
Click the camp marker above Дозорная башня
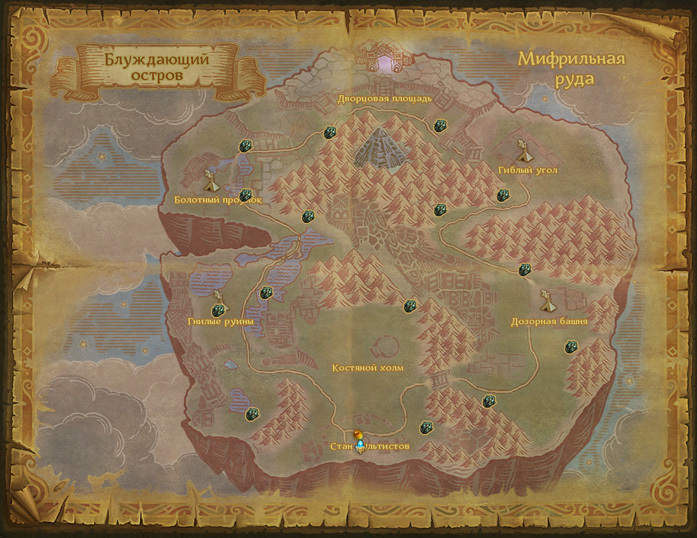[x=547, y=300]
